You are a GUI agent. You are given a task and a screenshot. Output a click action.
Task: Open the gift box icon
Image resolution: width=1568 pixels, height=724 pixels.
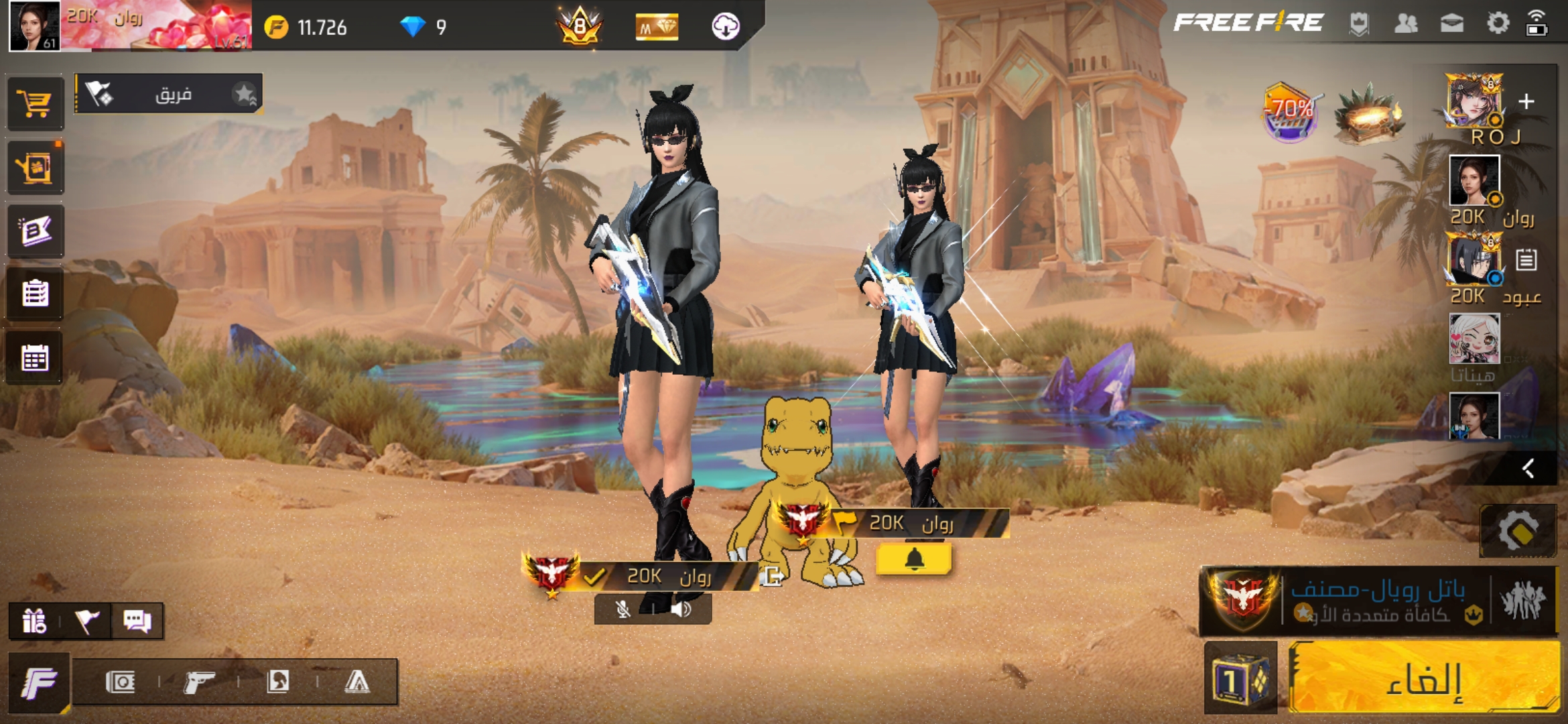pyautogui.click(x=34, y=621)
